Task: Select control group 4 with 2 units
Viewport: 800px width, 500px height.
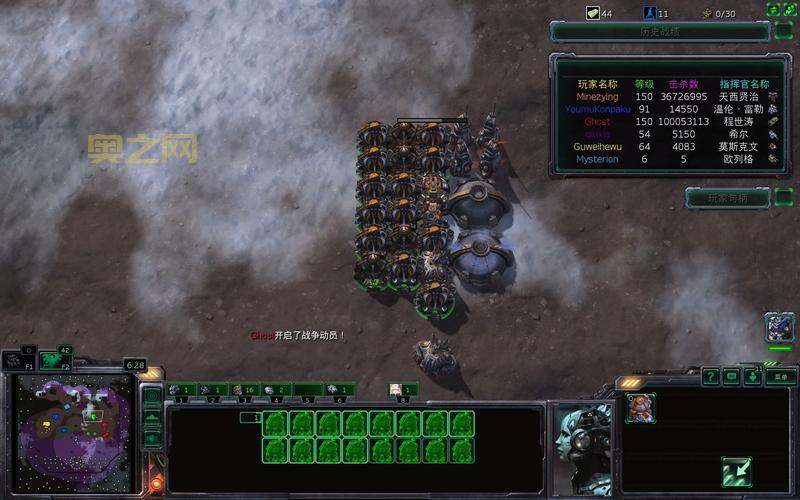Action: tap(276, 390)
